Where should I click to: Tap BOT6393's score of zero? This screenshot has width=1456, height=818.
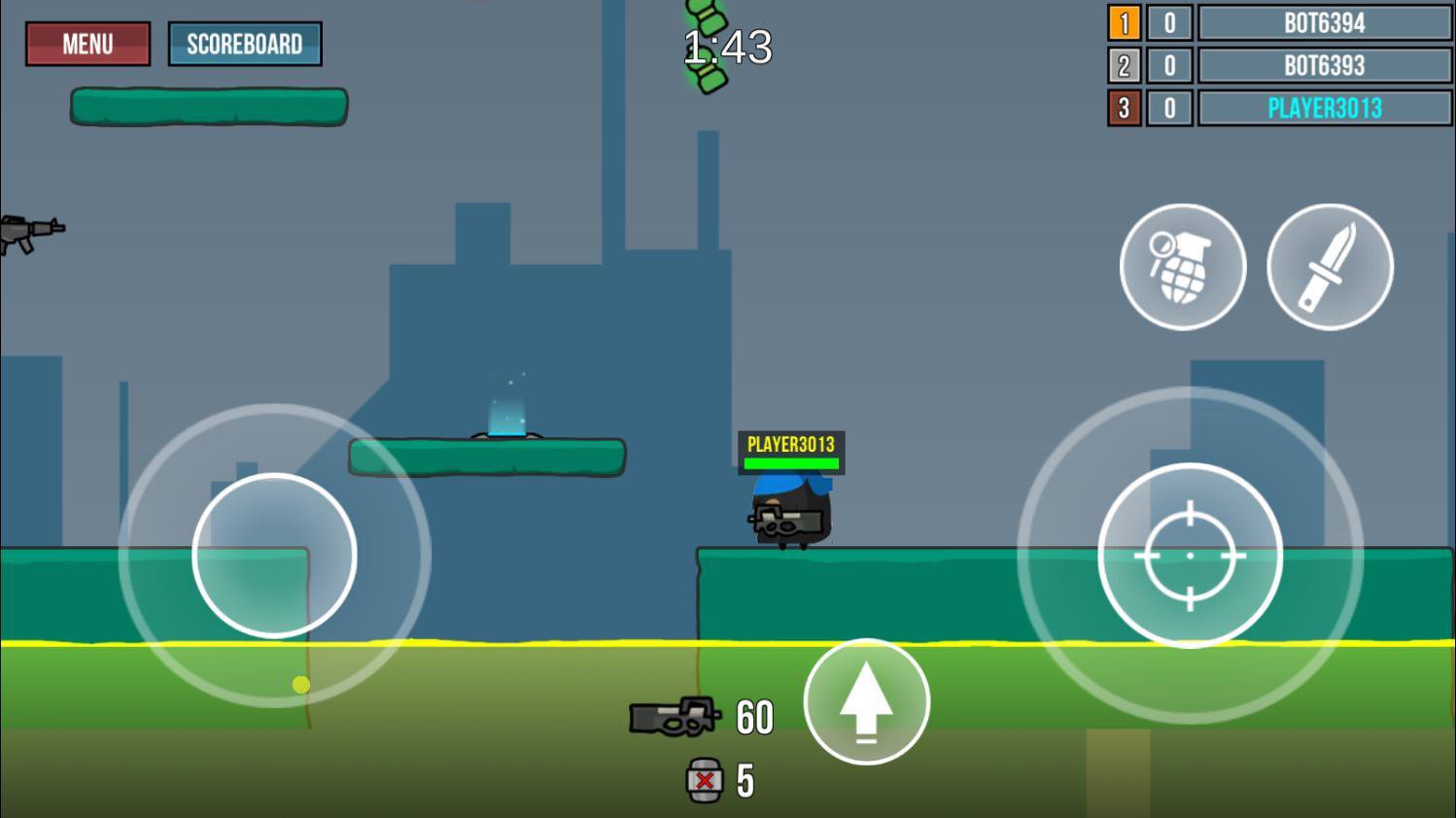point(1171,65)
